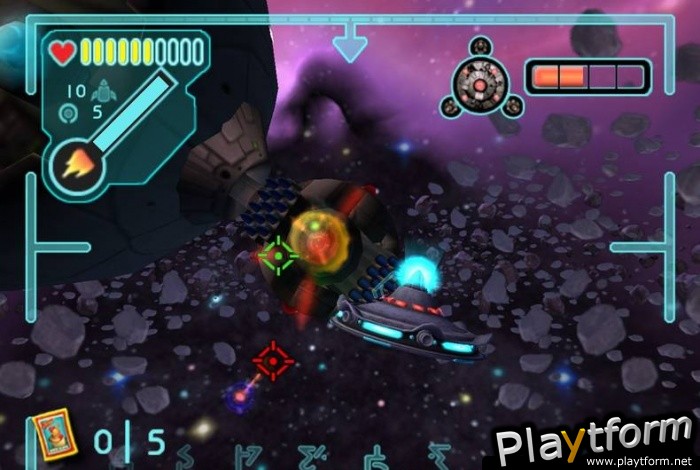Click the downward arrow direction indicator

point(350,45)
